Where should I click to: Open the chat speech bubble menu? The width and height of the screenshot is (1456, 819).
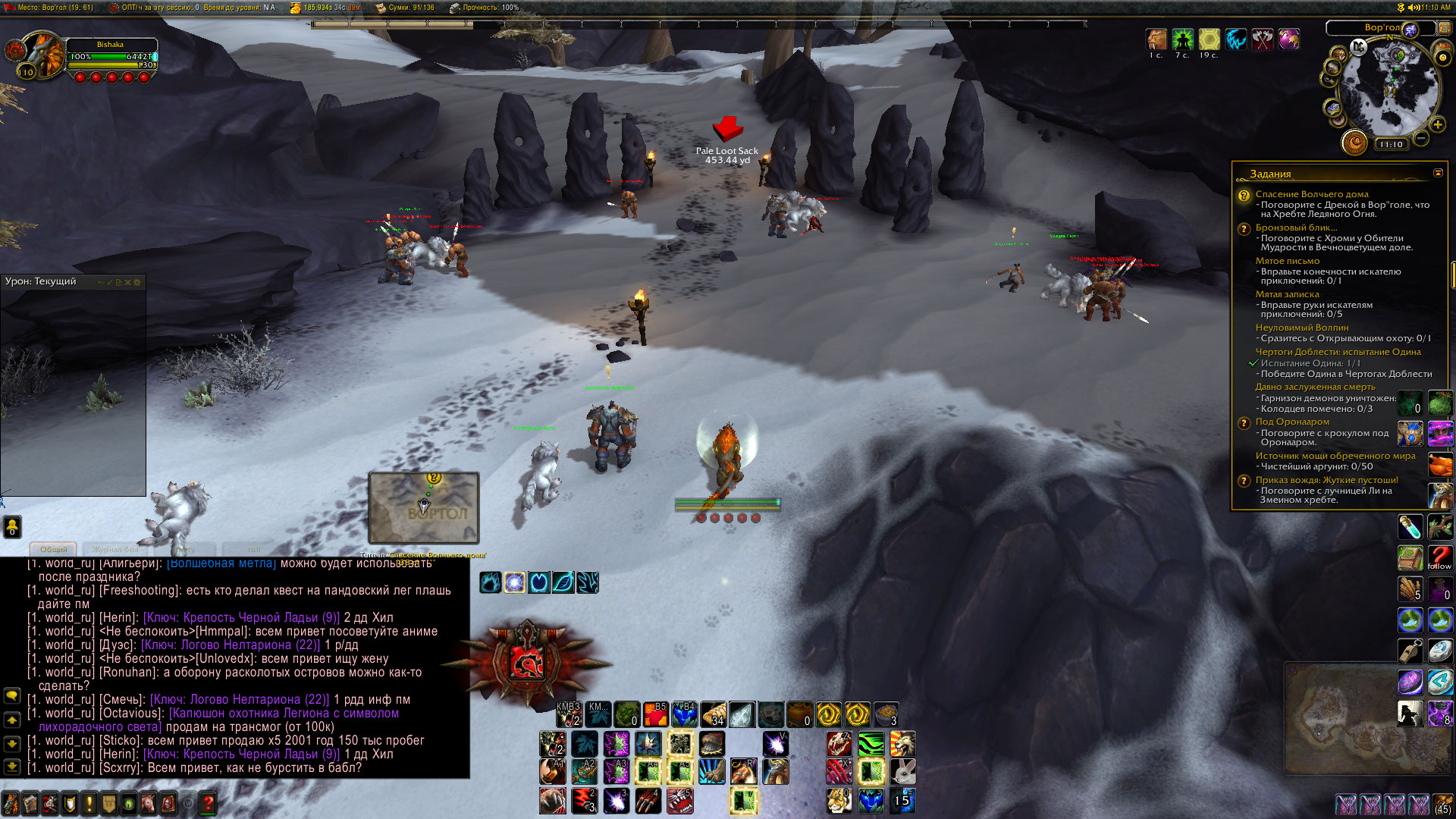pyautogui.click(x=12, y=695)
